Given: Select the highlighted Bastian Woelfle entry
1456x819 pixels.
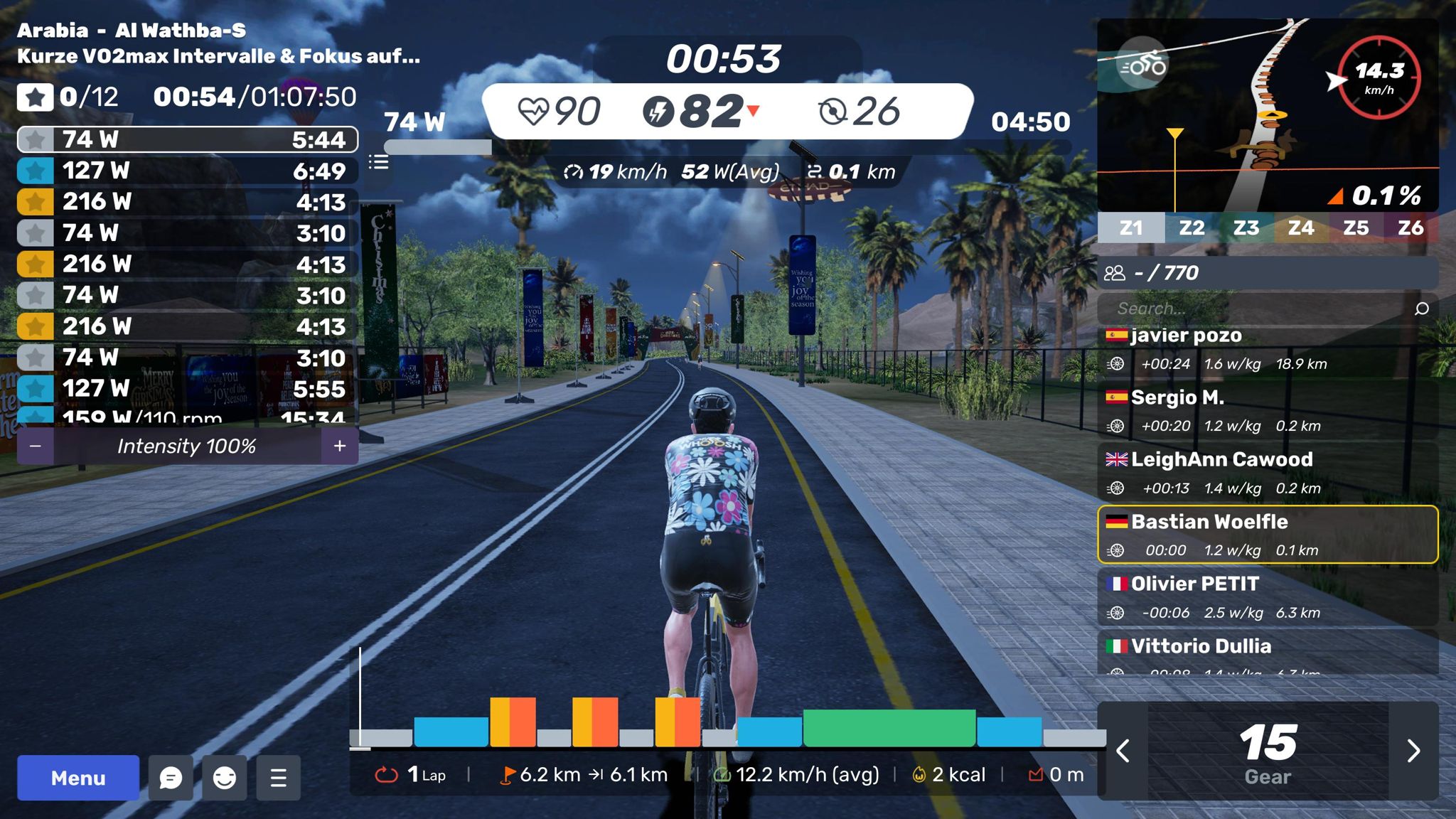Looking at the screenshot, I should click(1268, 535).
